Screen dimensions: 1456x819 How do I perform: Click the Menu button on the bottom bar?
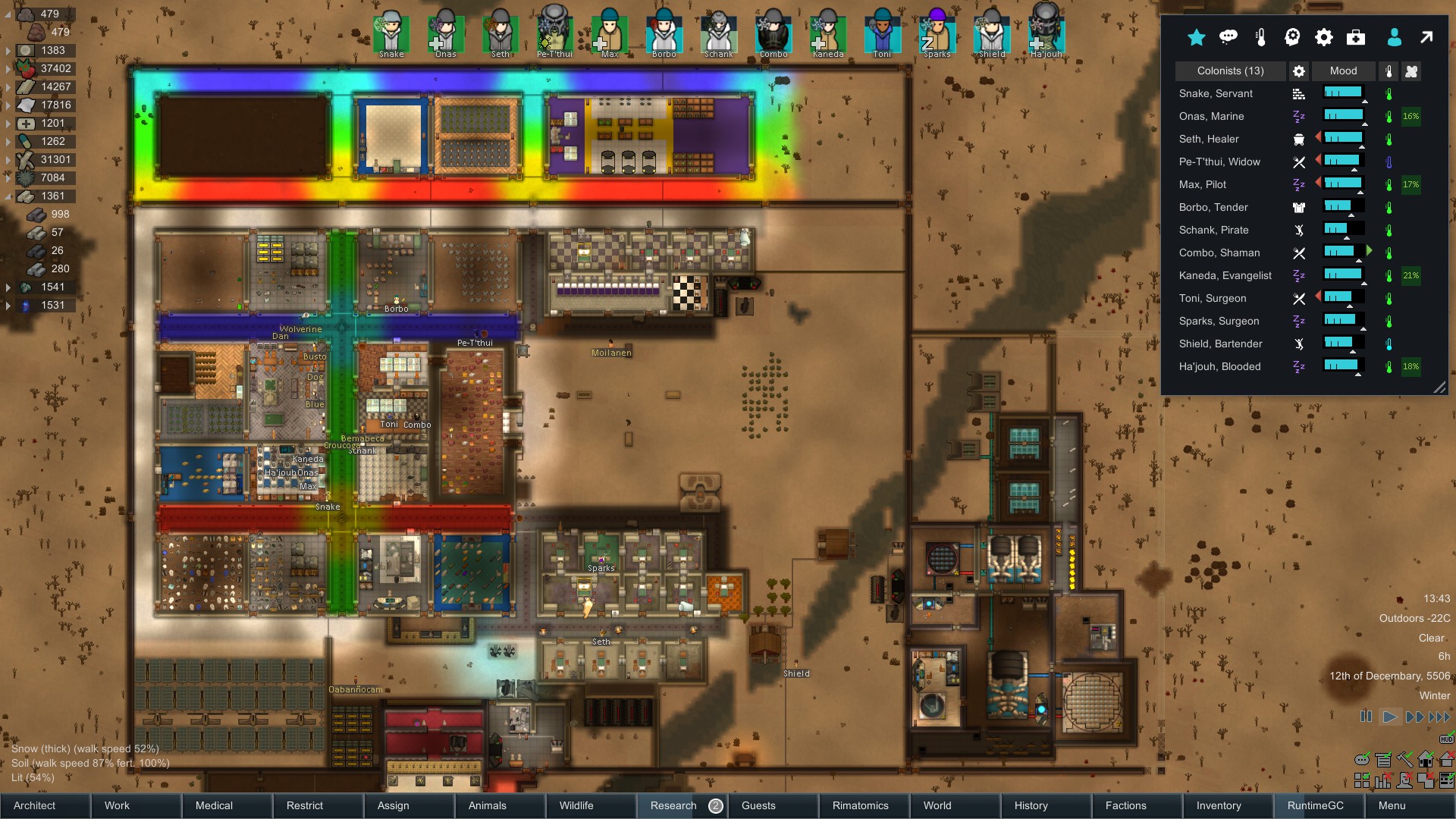pos(1392,805)
